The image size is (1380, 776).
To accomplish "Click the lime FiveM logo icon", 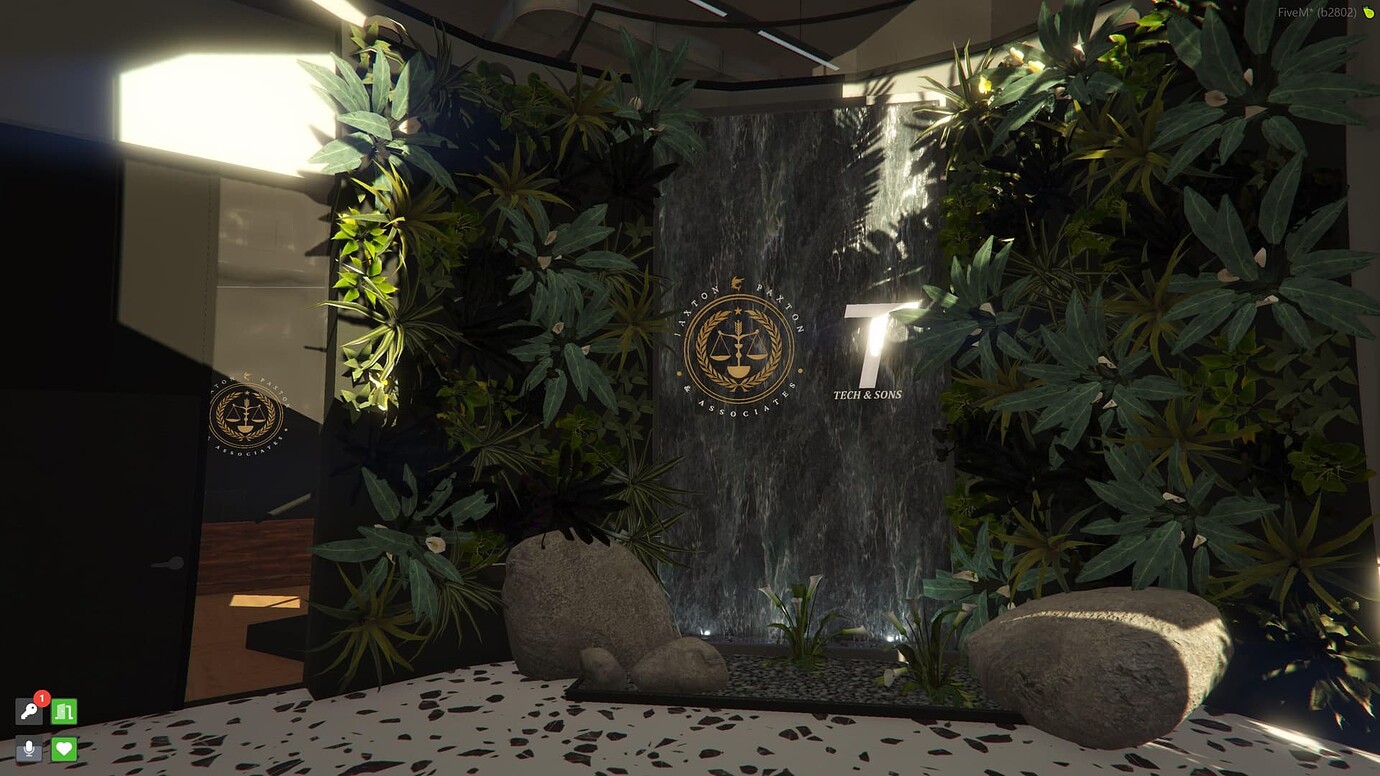I will pos(1369,14).
